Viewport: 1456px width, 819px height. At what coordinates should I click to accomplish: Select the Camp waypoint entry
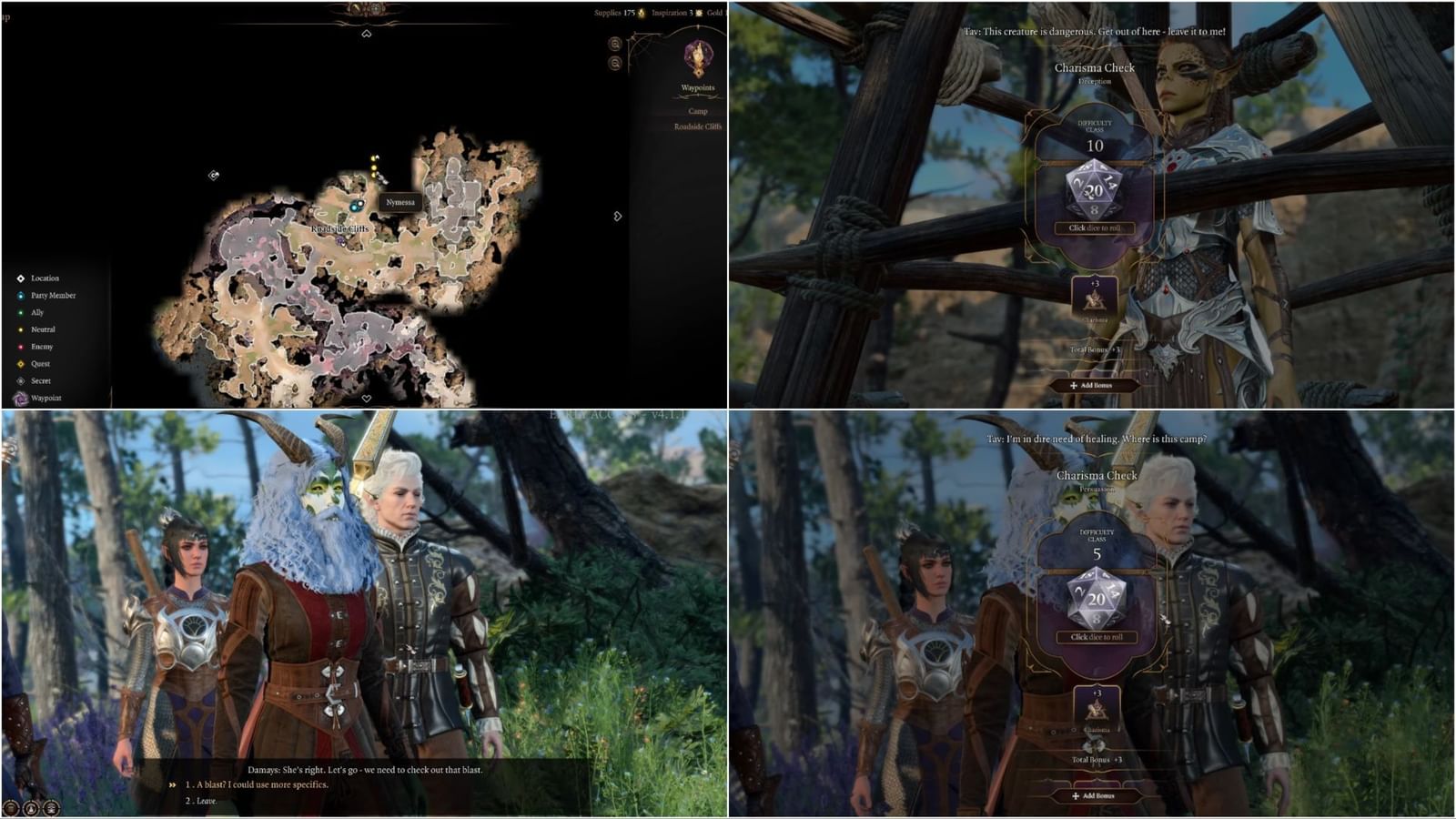(x=697, y=111)
